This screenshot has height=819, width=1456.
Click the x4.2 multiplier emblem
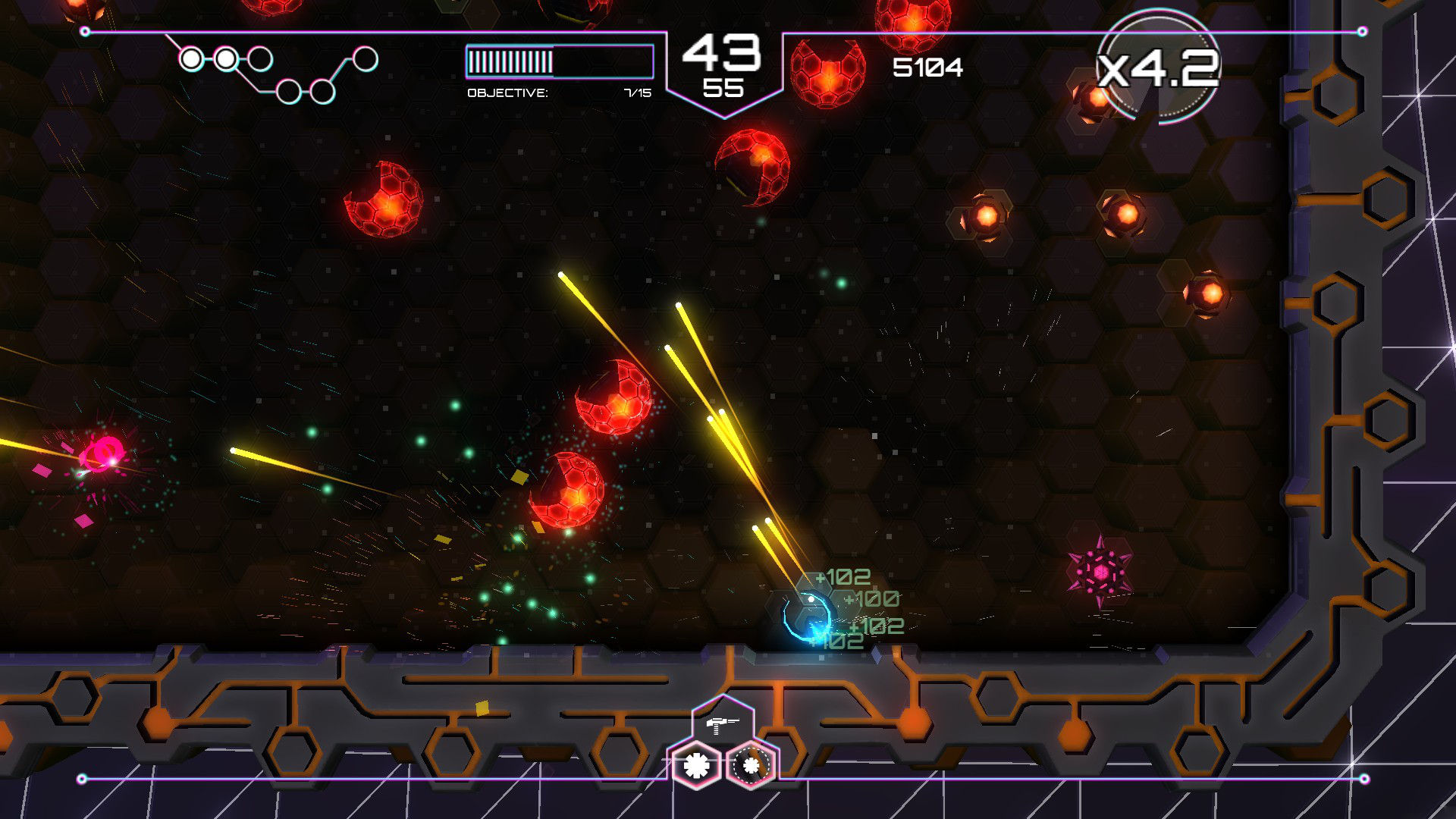[1160, 68]
